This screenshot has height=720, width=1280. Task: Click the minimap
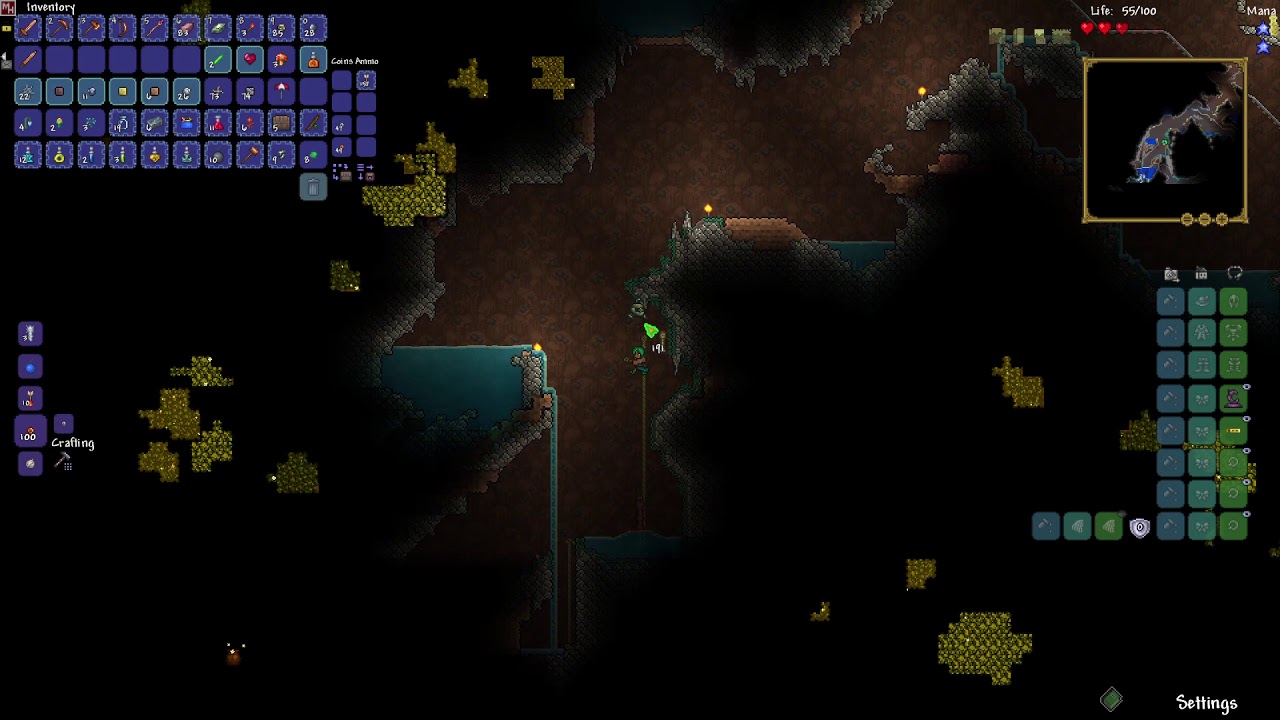[1165, 140]
